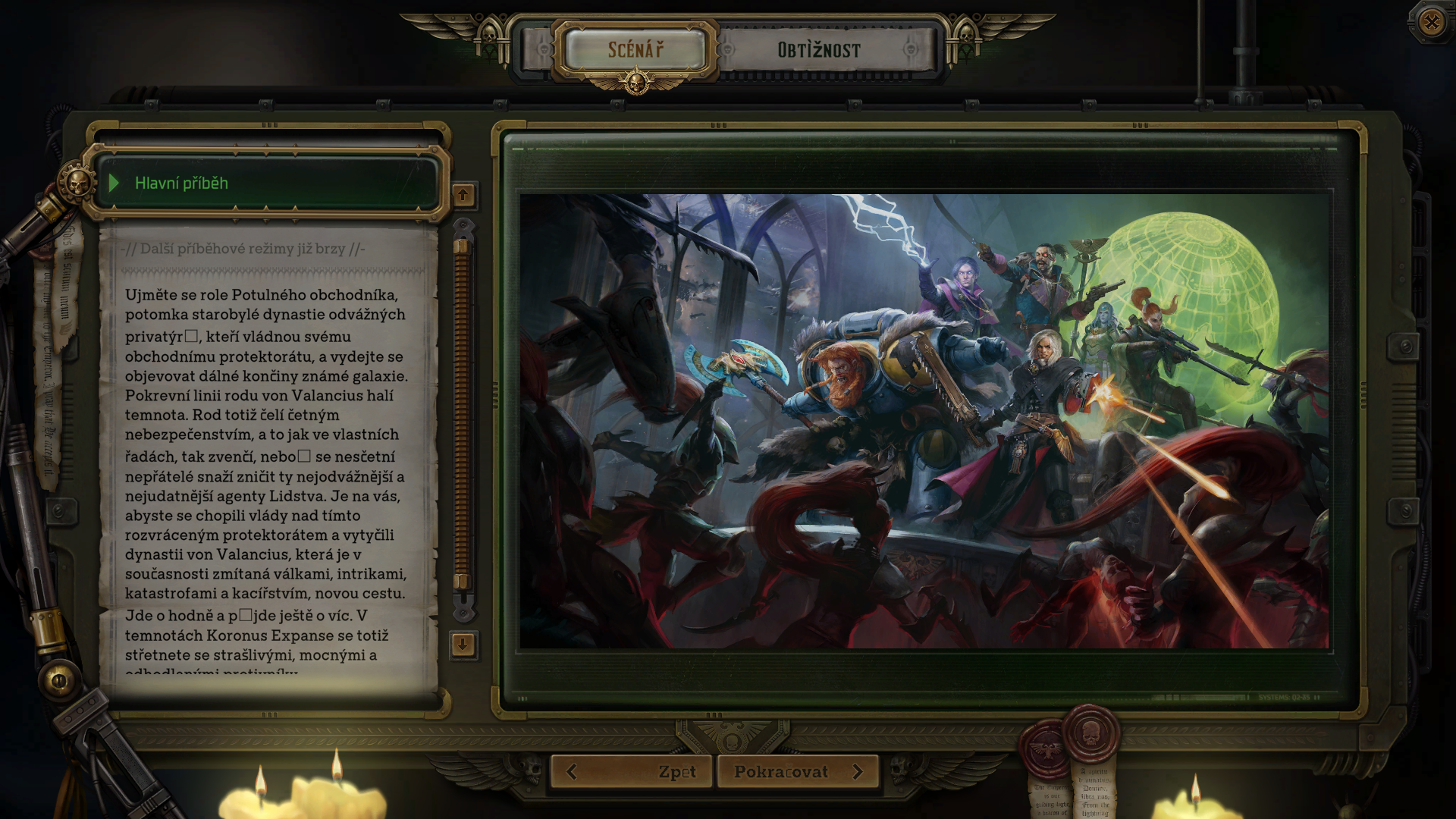Continue with the Pokračovat button

798,772
